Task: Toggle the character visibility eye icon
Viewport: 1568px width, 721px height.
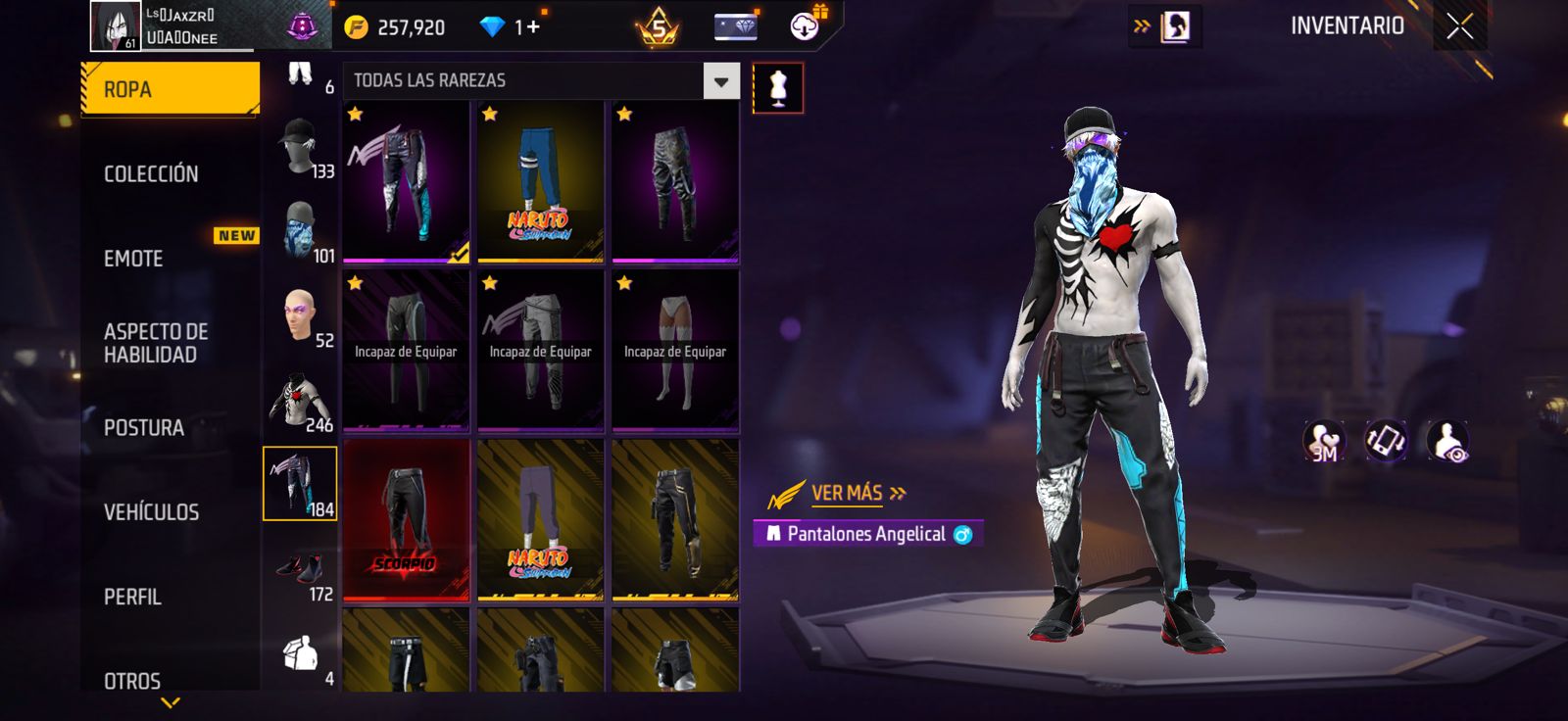Action: tap(1447, 442)
